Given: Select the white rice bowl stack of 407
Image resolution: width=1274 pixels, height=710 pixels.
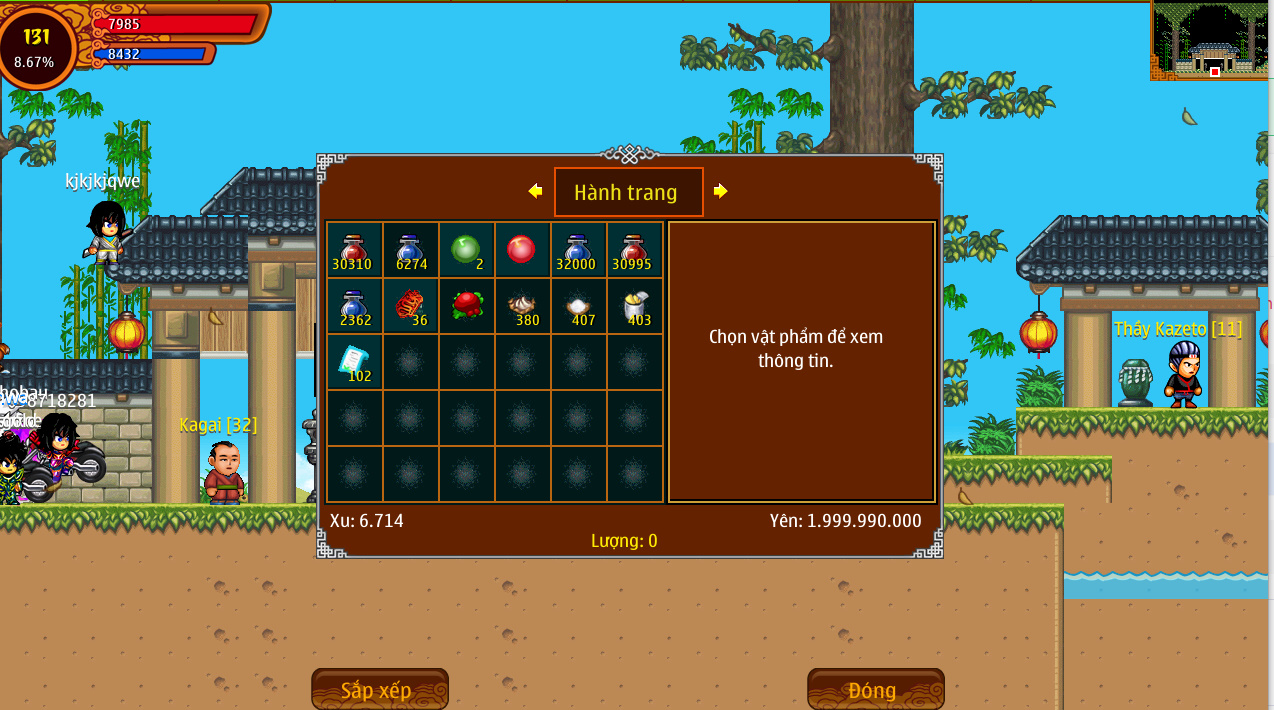Looking at the screenshot, I should (578, 306).
